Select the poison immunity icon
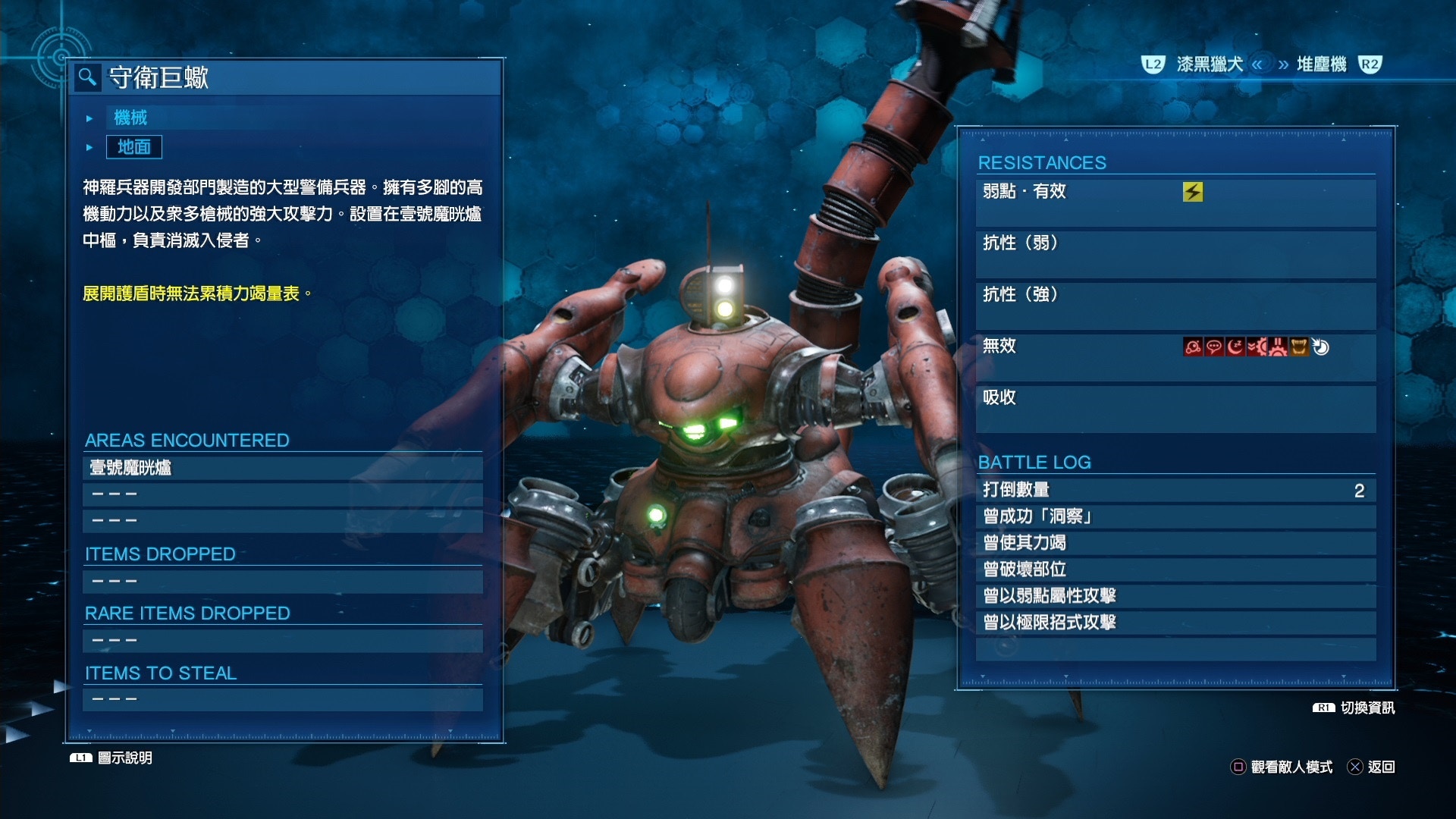The height and width of the screenshot is (819, 1456). 1193,347
